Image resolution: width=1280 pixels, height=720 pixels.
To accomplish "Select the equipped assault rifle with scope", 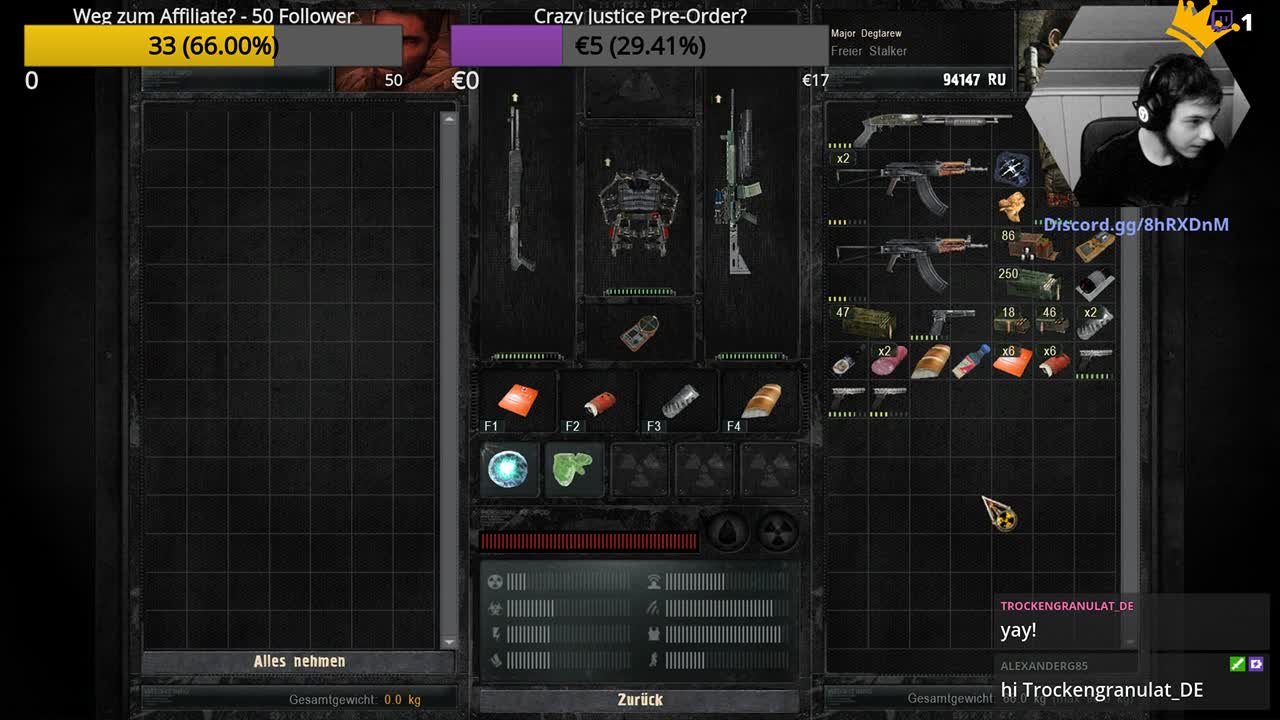I will [740, 190].
